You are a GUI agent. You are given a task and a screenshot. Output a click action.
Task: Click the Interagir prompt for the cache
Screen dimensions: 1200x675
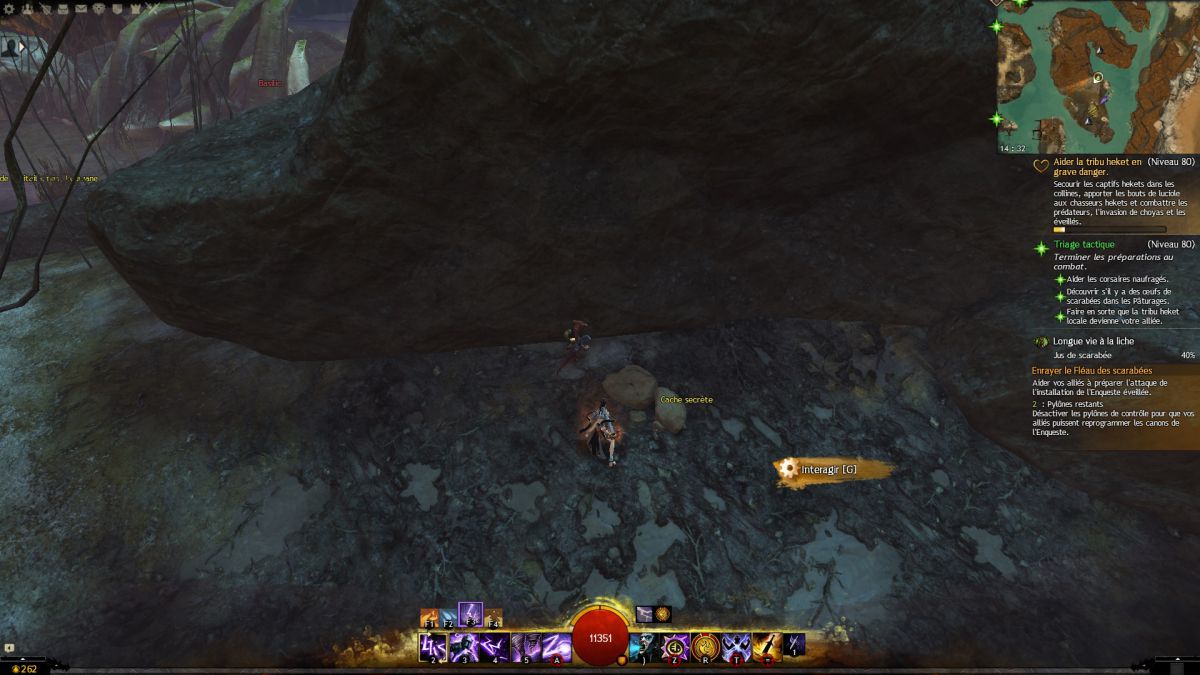click(829, 469)
